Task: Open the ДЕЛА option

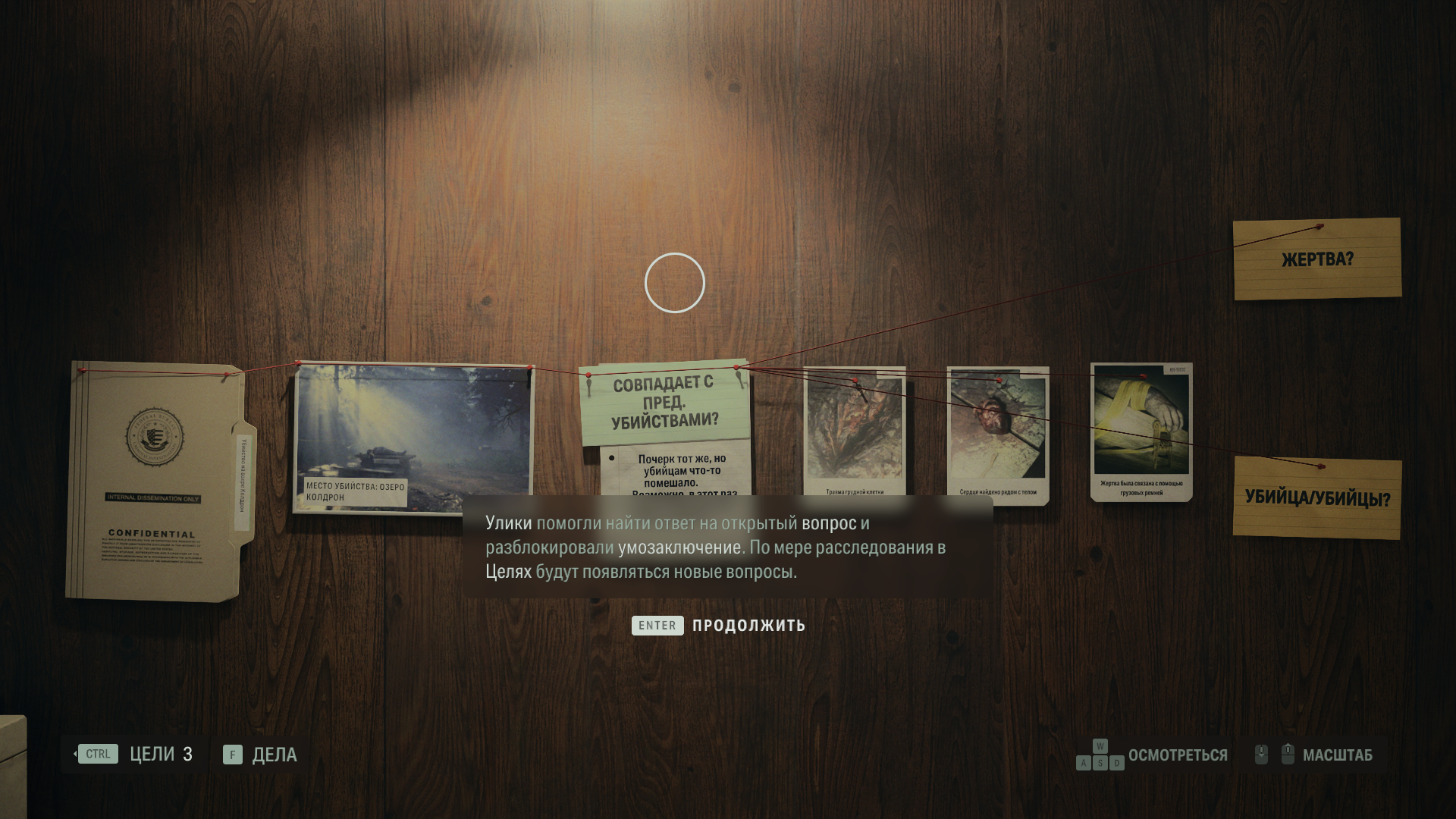Action: (x=275, y=755)
